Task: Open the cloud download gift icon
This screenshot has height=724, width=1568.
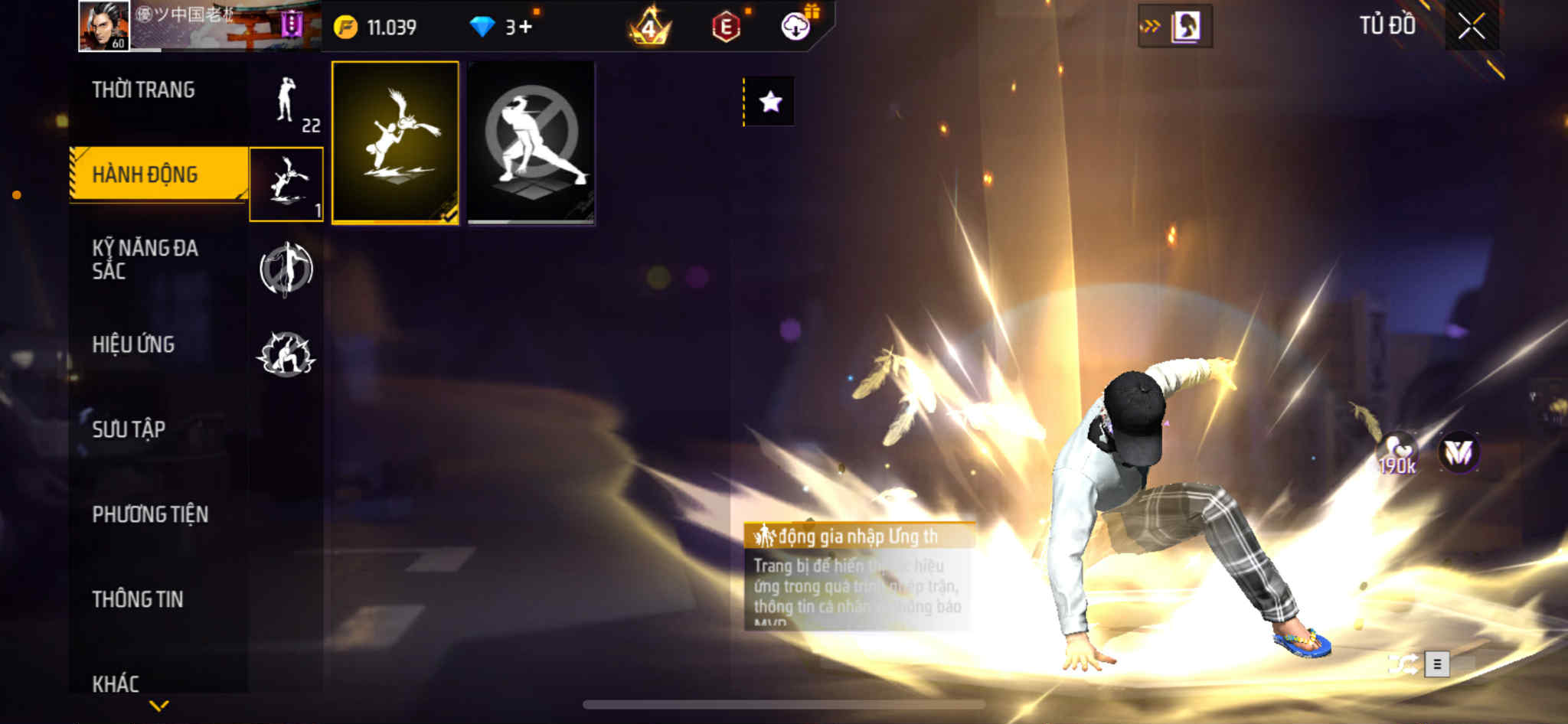Action: 796,27
